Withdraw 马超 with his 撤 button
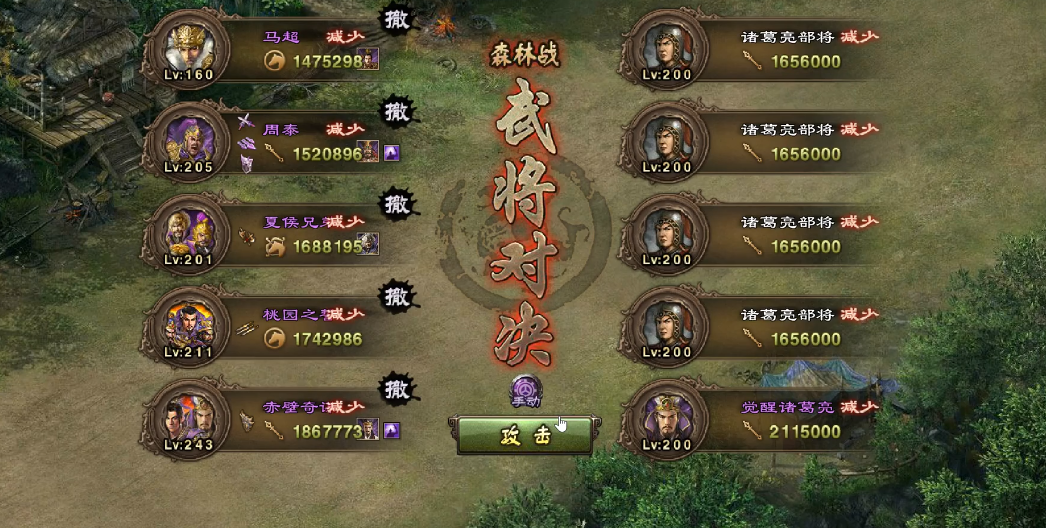Image resolution: width=1046 pixels, height=528 pixels. pos(397,20)
